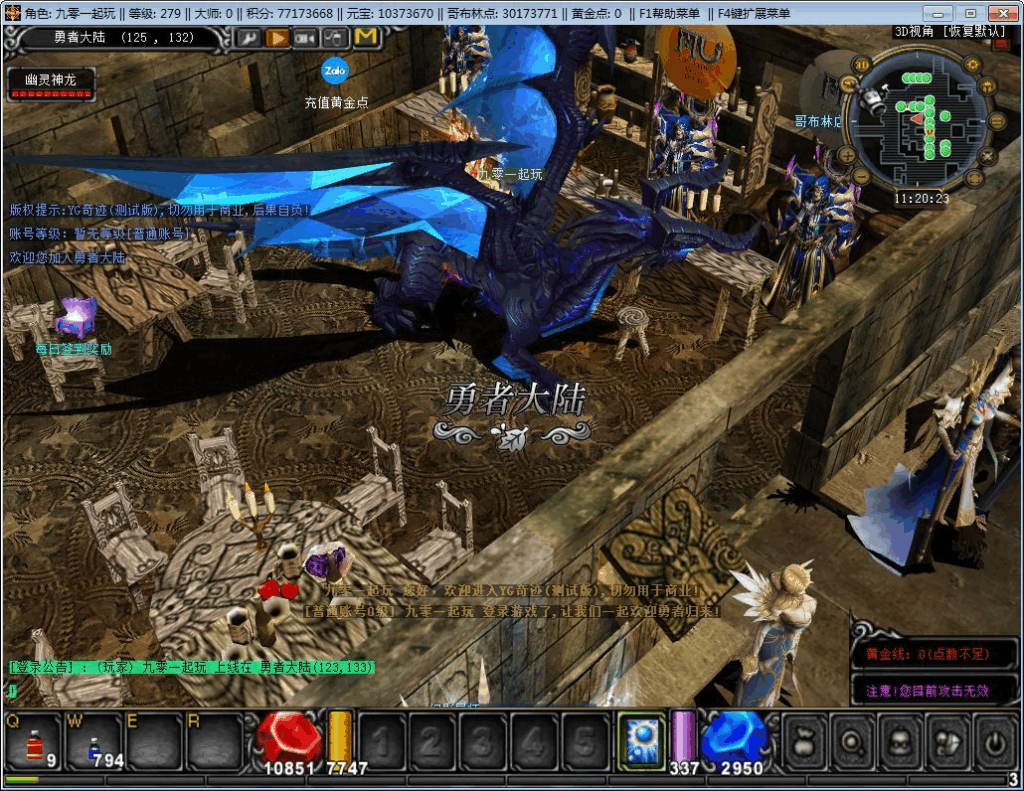This screenshot has height=791, width=1024.
Task: Click the mouse helper button
Action: click(336, 38)
